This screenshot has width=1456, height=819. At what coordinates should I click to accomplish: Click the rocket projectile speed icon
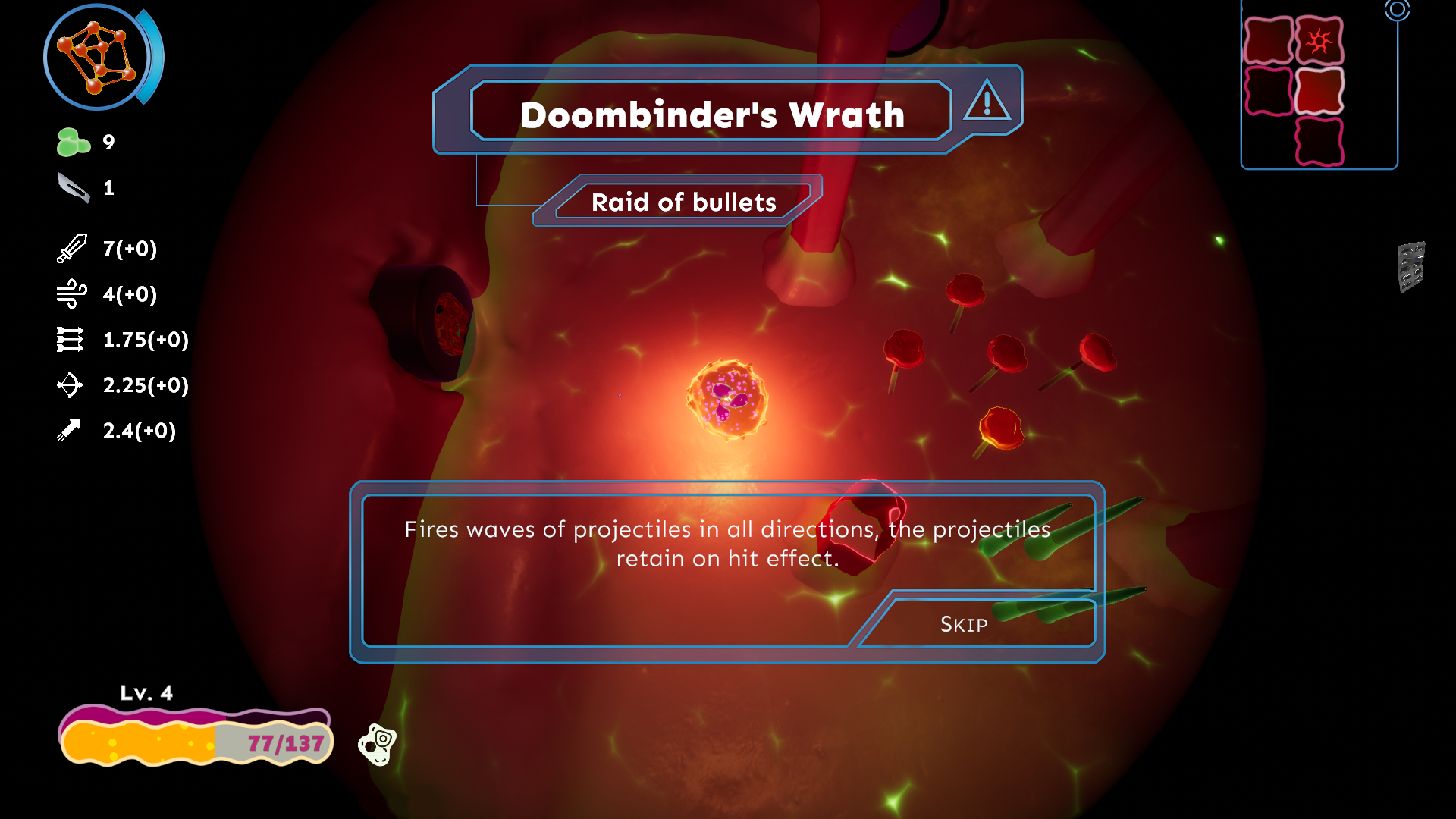click(x=71, y=431)
